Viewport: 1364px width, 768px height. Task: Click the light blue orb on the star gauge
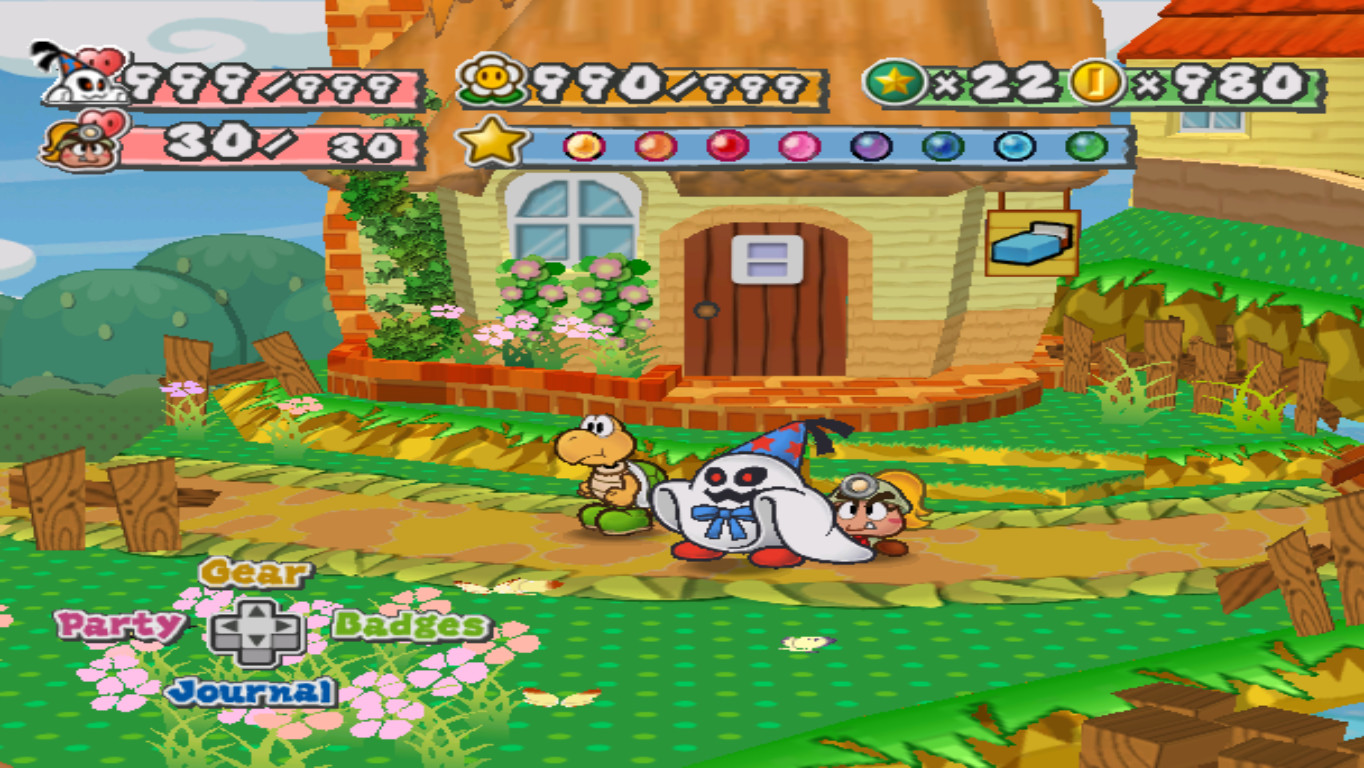1014,146
